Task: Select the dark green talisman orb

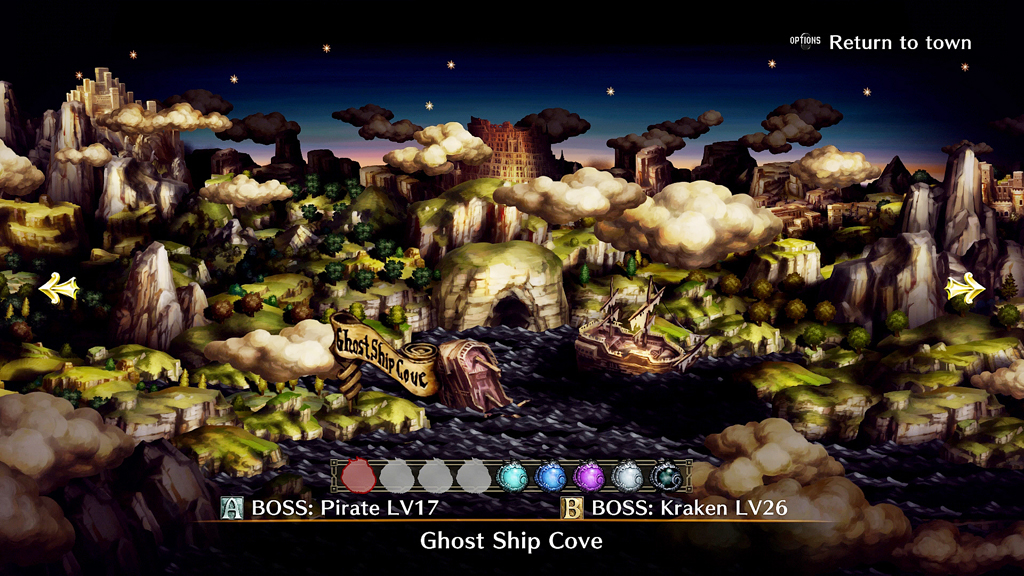Action: [666, 476]
